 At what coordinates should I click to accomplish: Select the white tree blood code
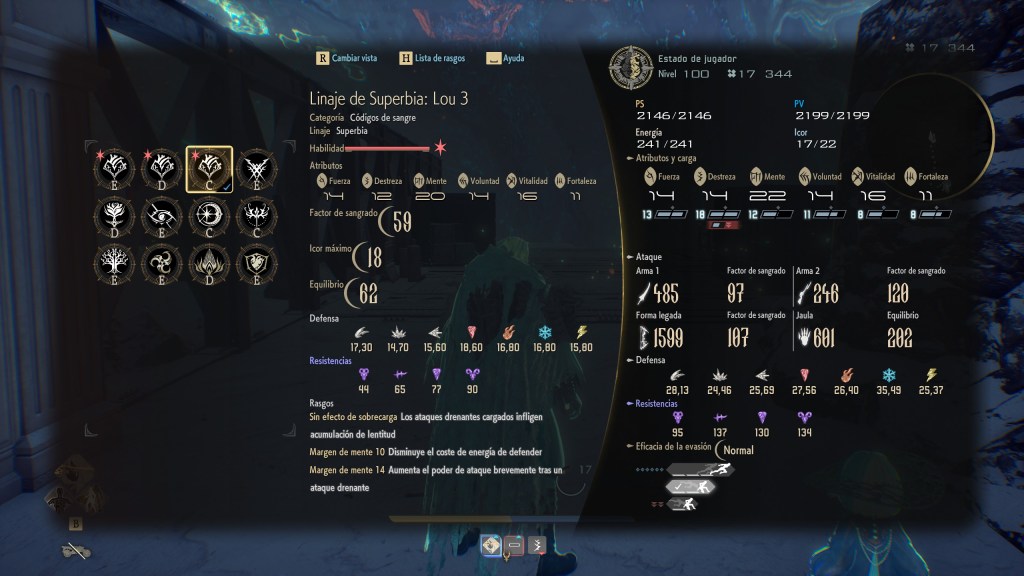click(x=114, y=263)
